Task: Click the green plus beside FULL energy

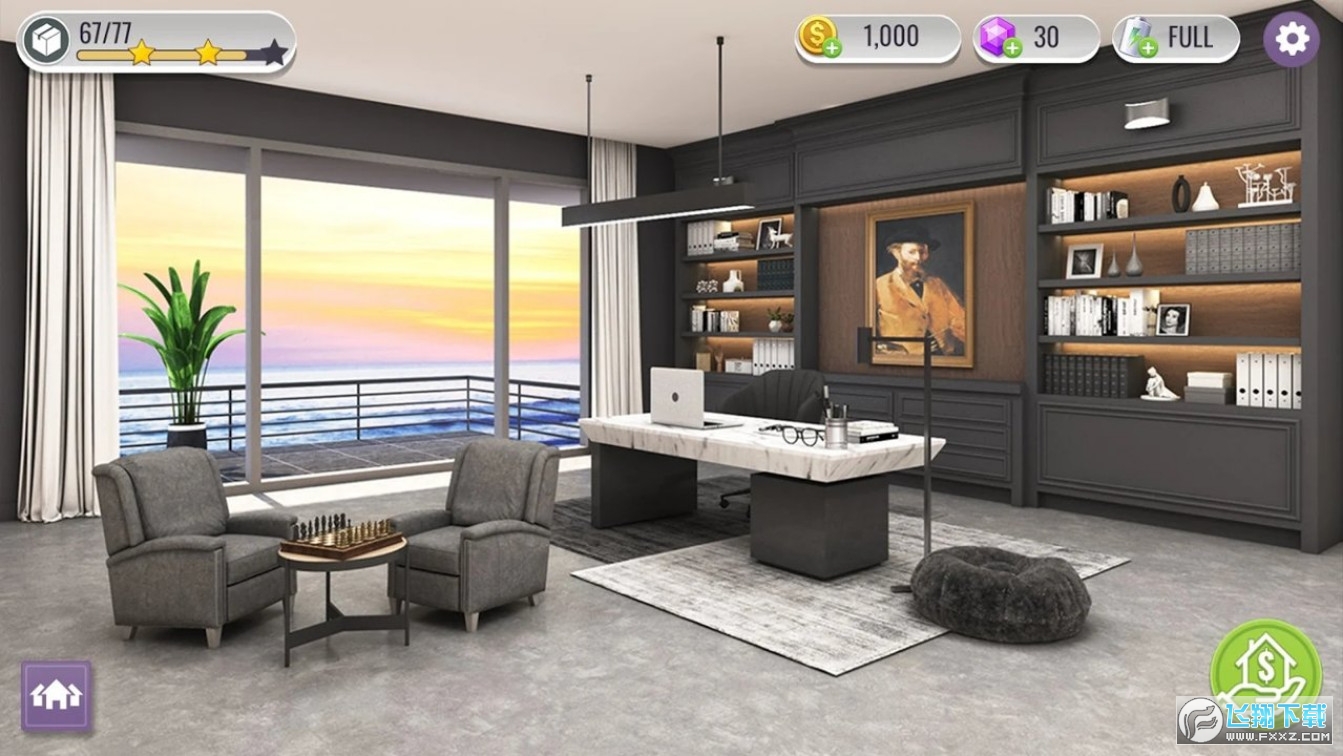Action: click(x=1146, y=48)
